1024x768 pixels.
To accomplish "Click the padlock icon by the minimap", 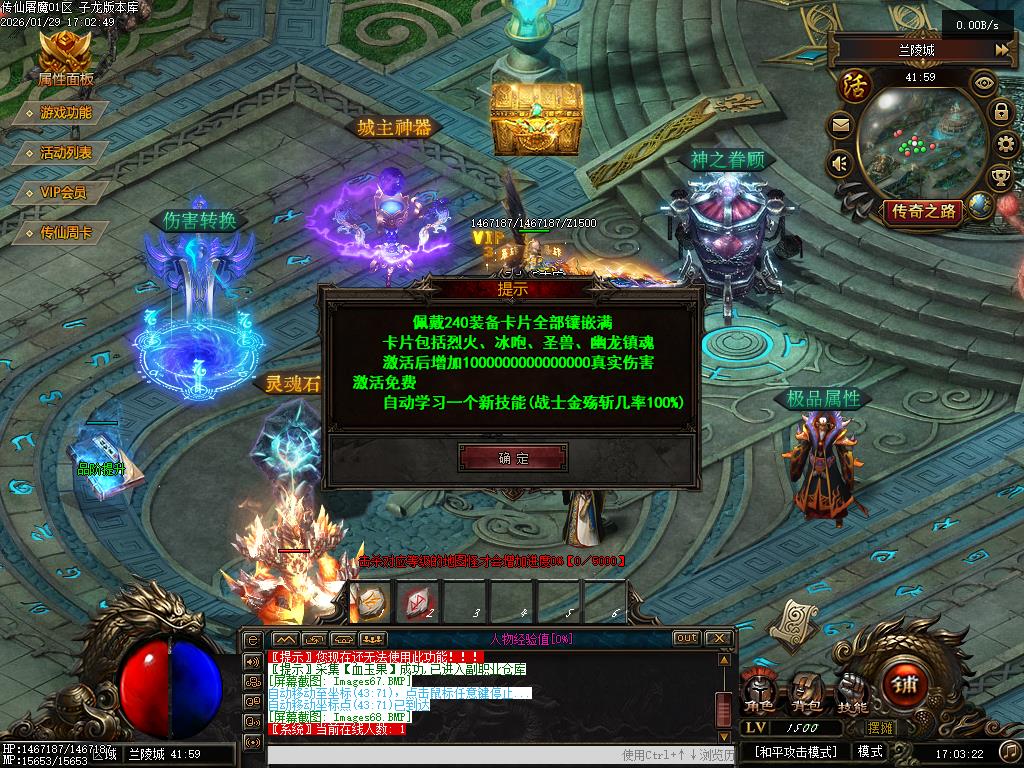I will [1001, 112].
